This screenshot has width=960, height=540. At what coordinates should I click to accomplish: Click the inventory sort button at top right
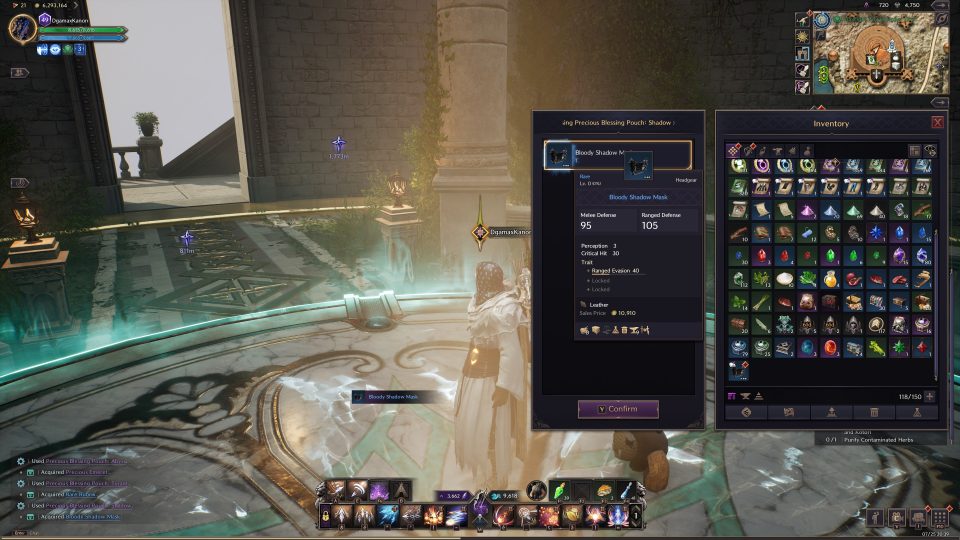914,150
